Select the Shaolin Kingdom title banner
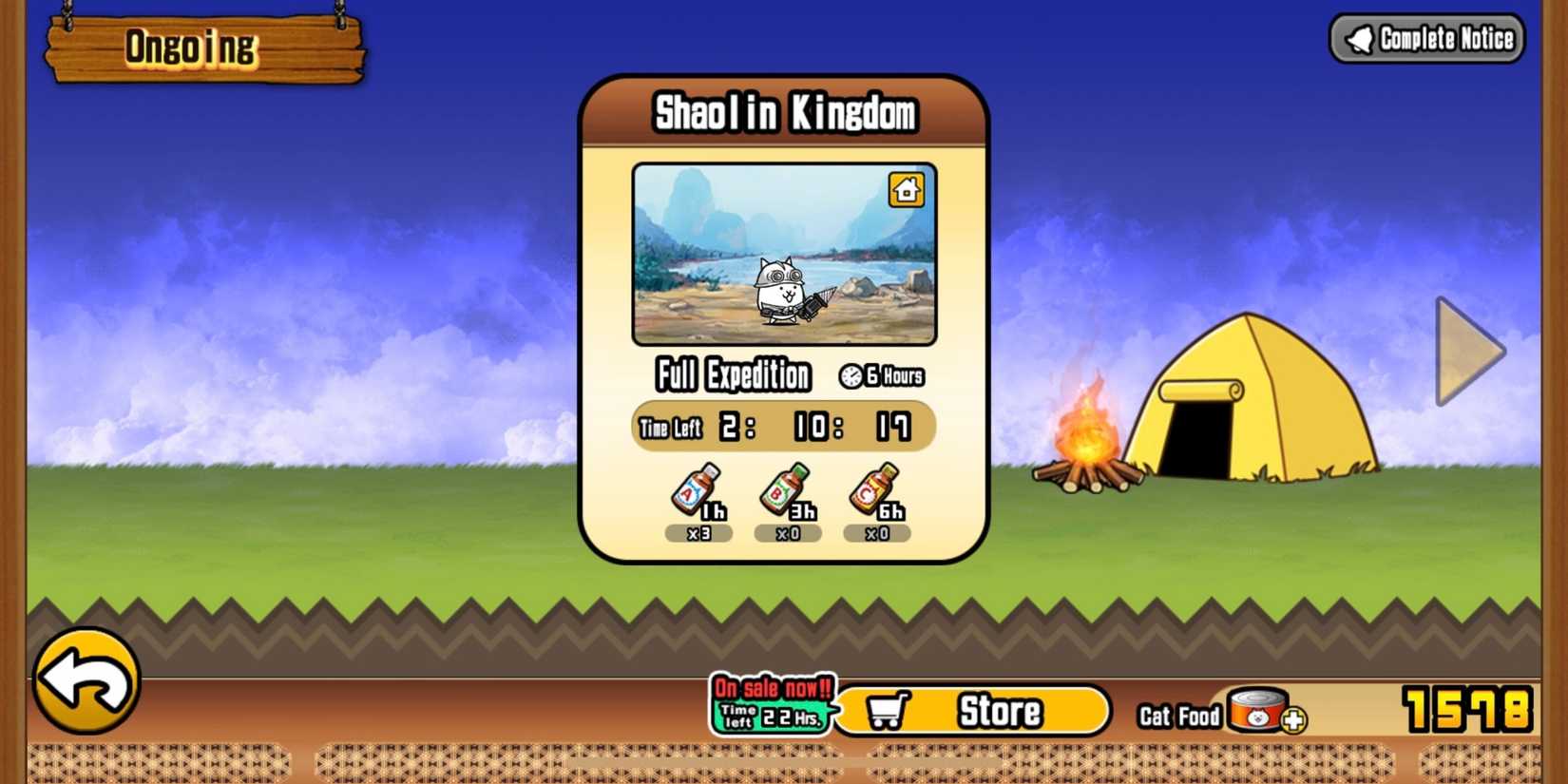The height and width of the screenshot is (784, 1568). coord(784,111)
